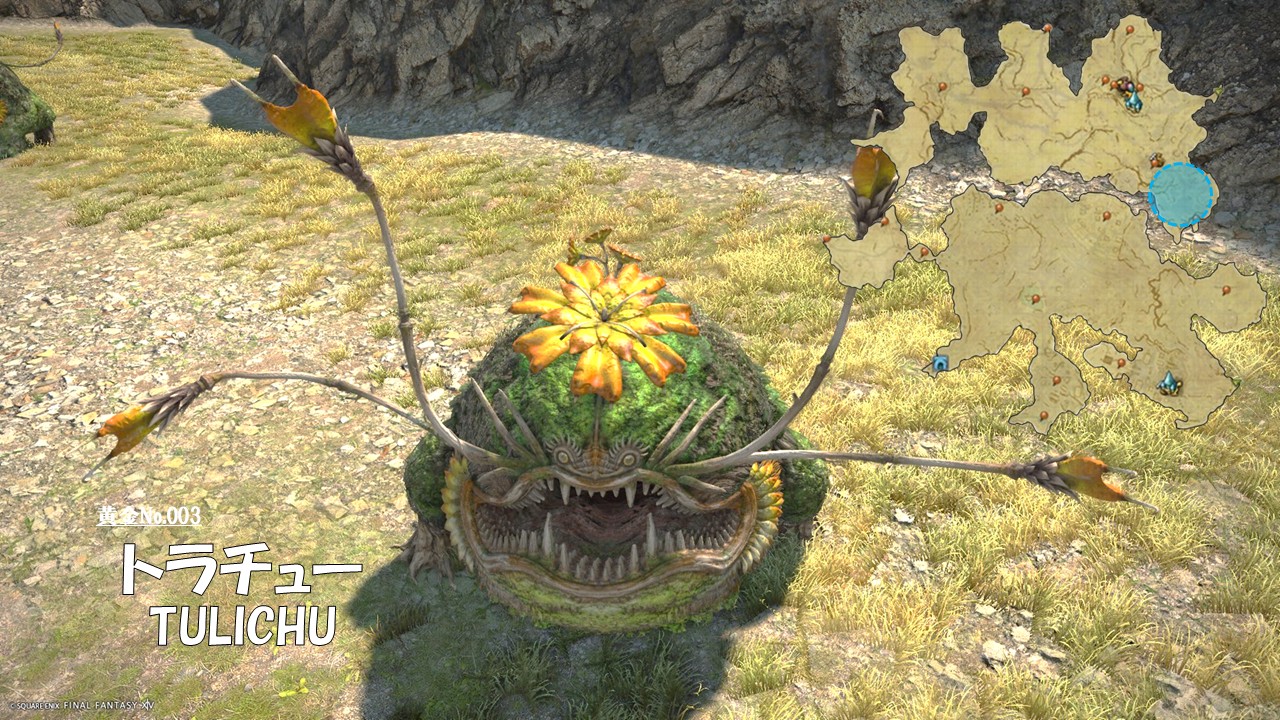
Task: Click the blue gate icon on the map
Action: [939, 364]
